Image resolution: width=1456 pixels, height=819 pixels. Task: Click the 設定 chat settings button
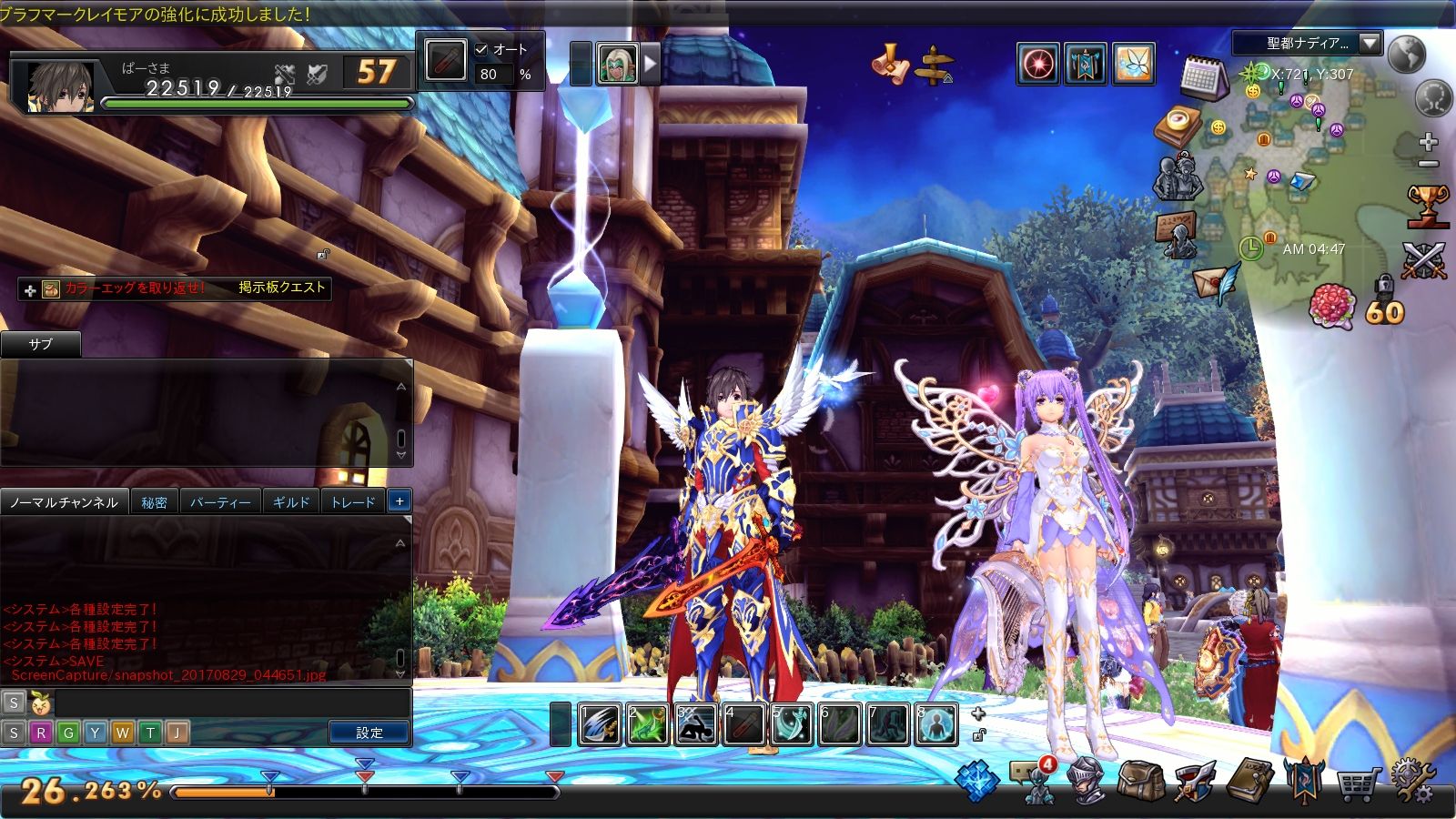click(369, 733)
